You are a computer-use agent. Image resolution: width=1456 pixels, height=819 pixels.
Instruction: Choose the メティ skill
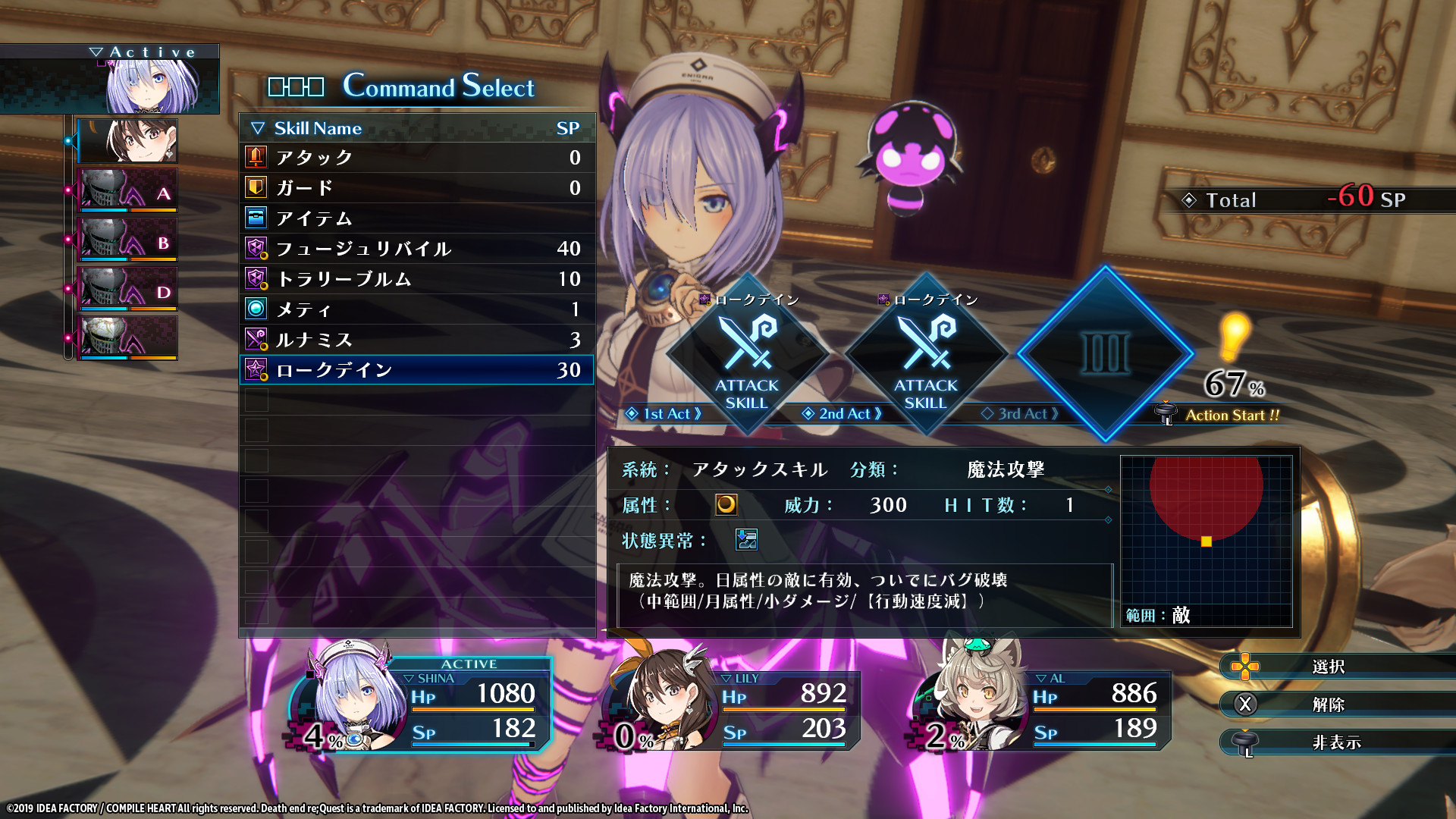pos(416,309)
